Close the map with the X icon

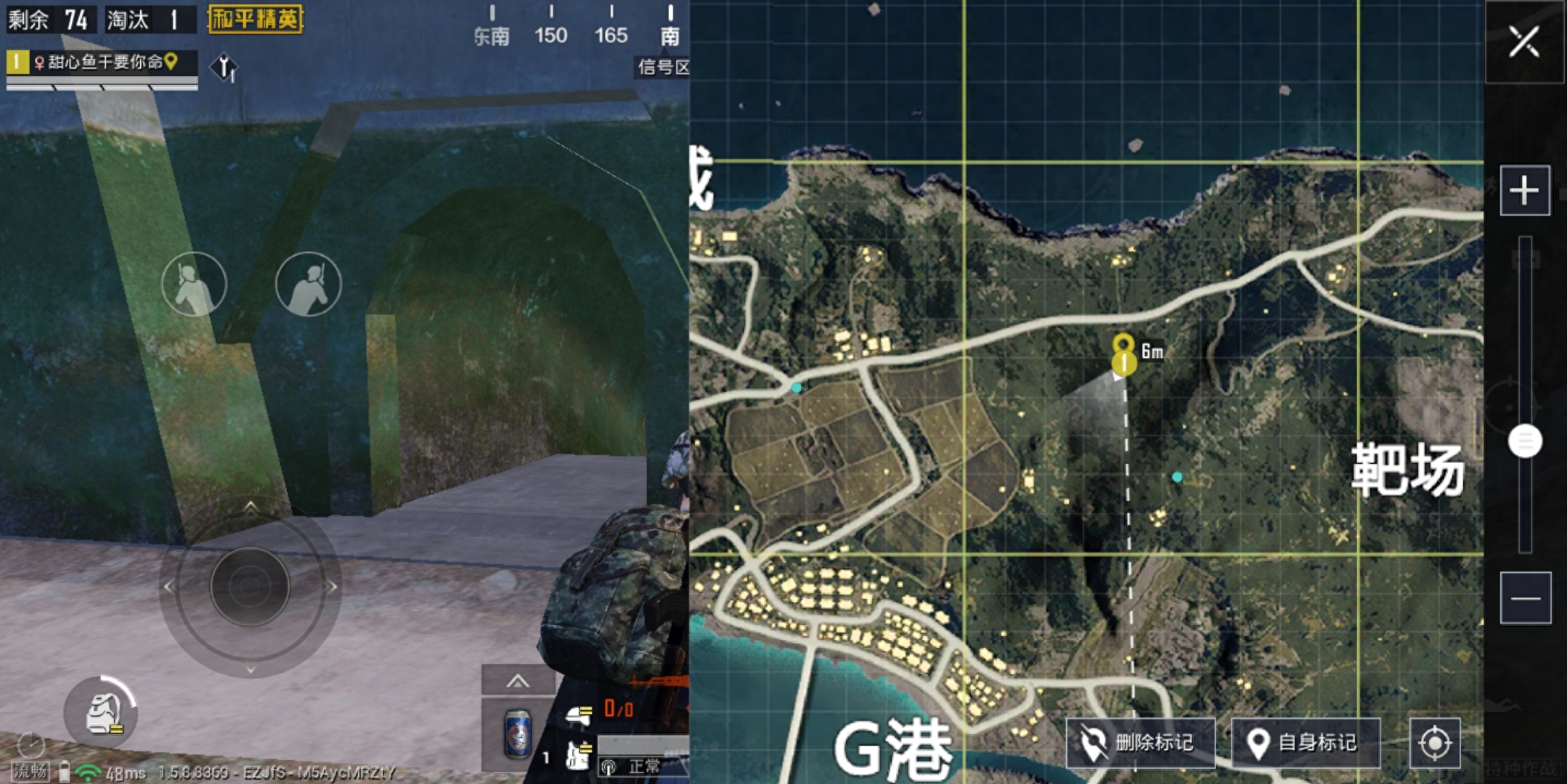(1525, 41)
